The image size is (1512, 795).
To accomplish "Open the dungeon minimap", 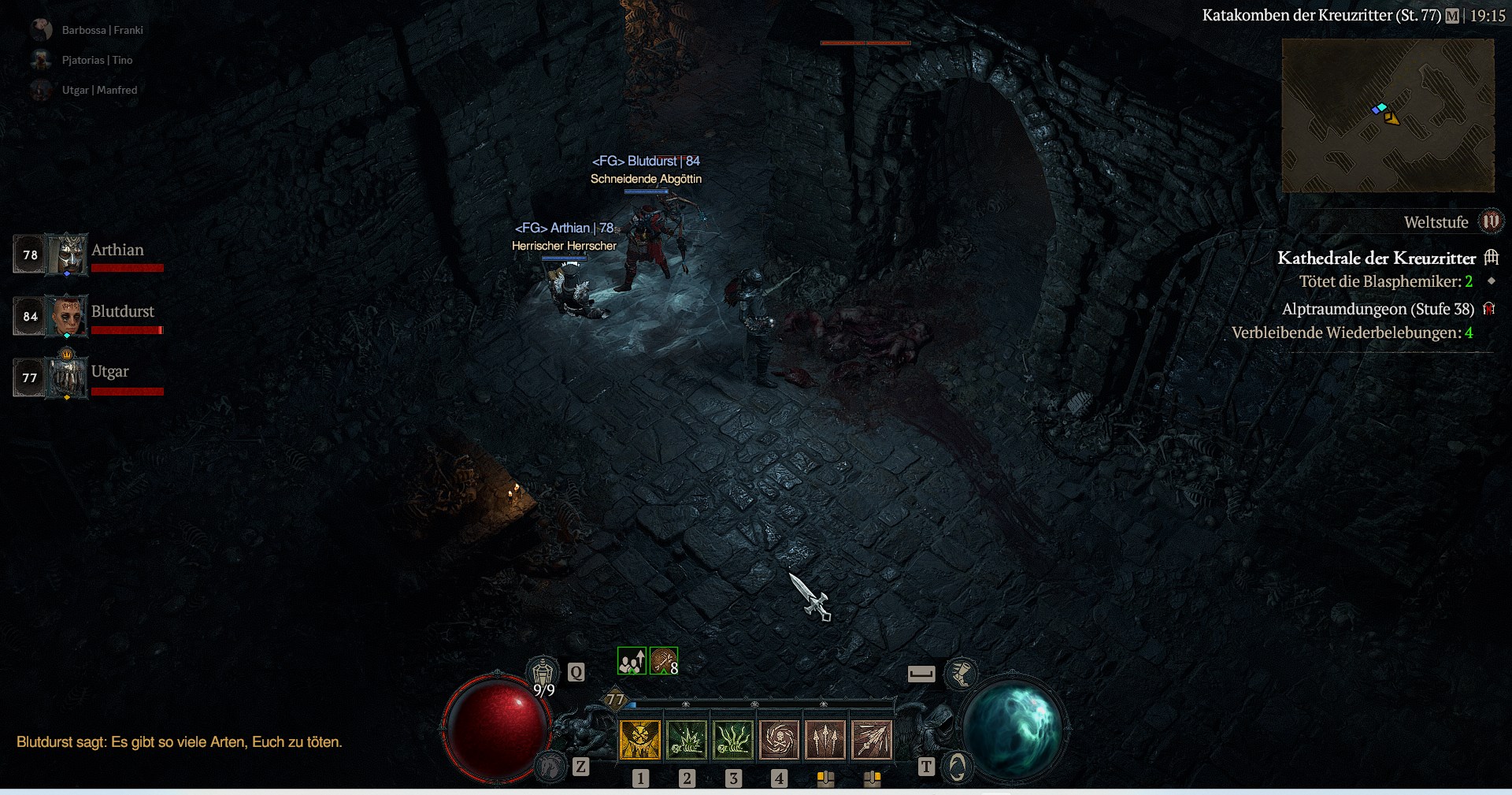I will [x=1388, y=116].
